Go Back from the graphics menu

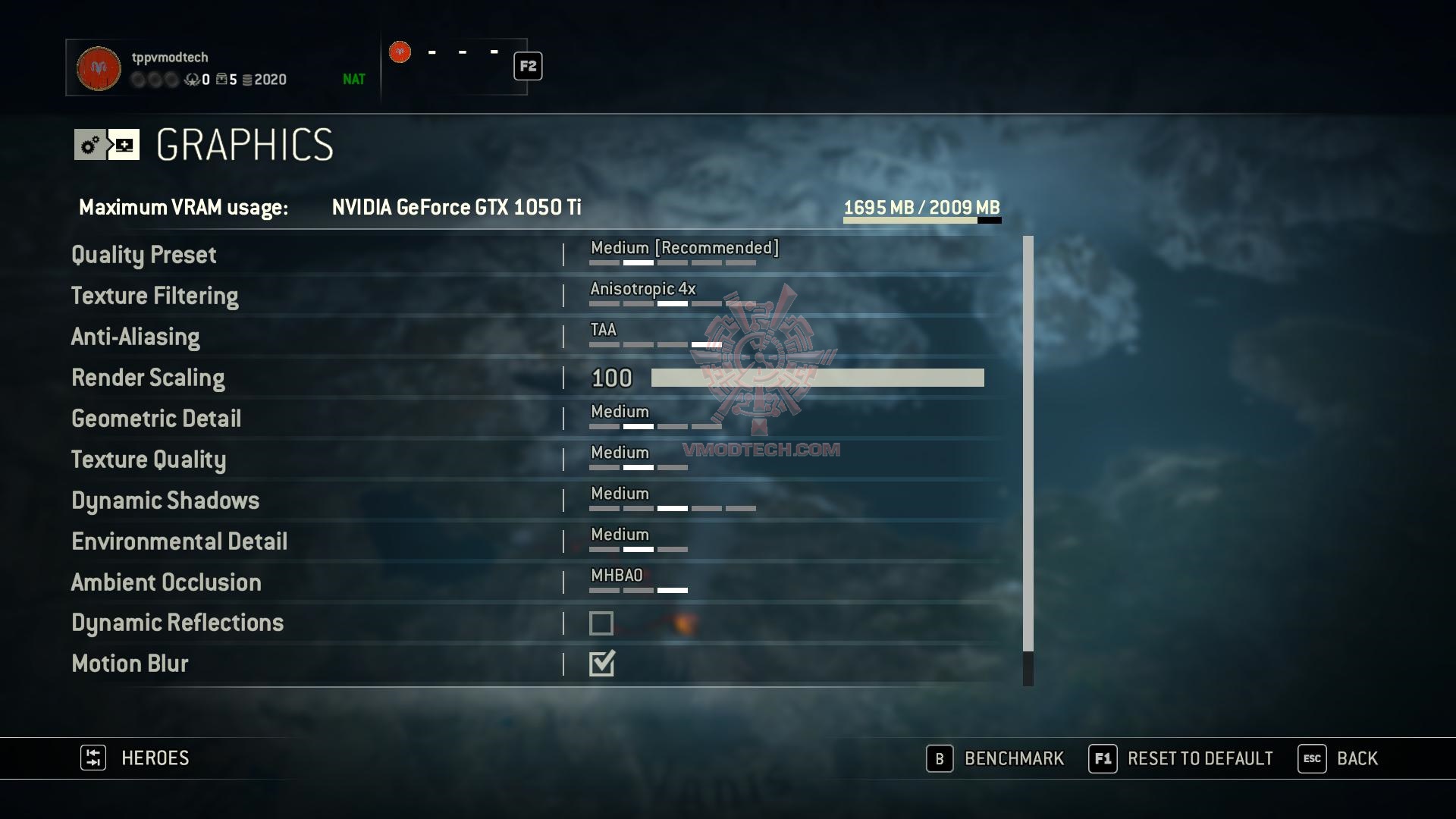pos(1338,758)
